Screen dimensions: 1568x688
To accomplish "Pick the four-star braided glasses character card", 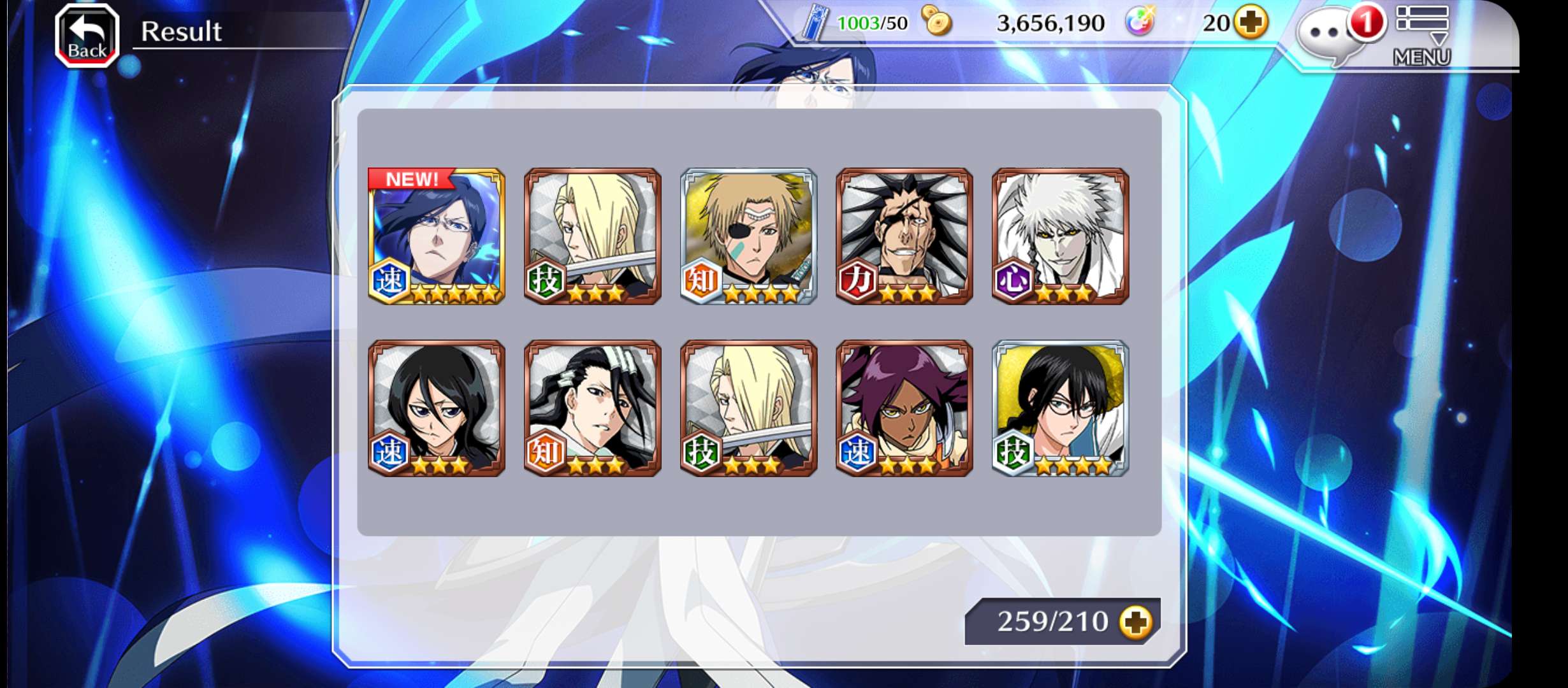I will [x=1060, y=408].
